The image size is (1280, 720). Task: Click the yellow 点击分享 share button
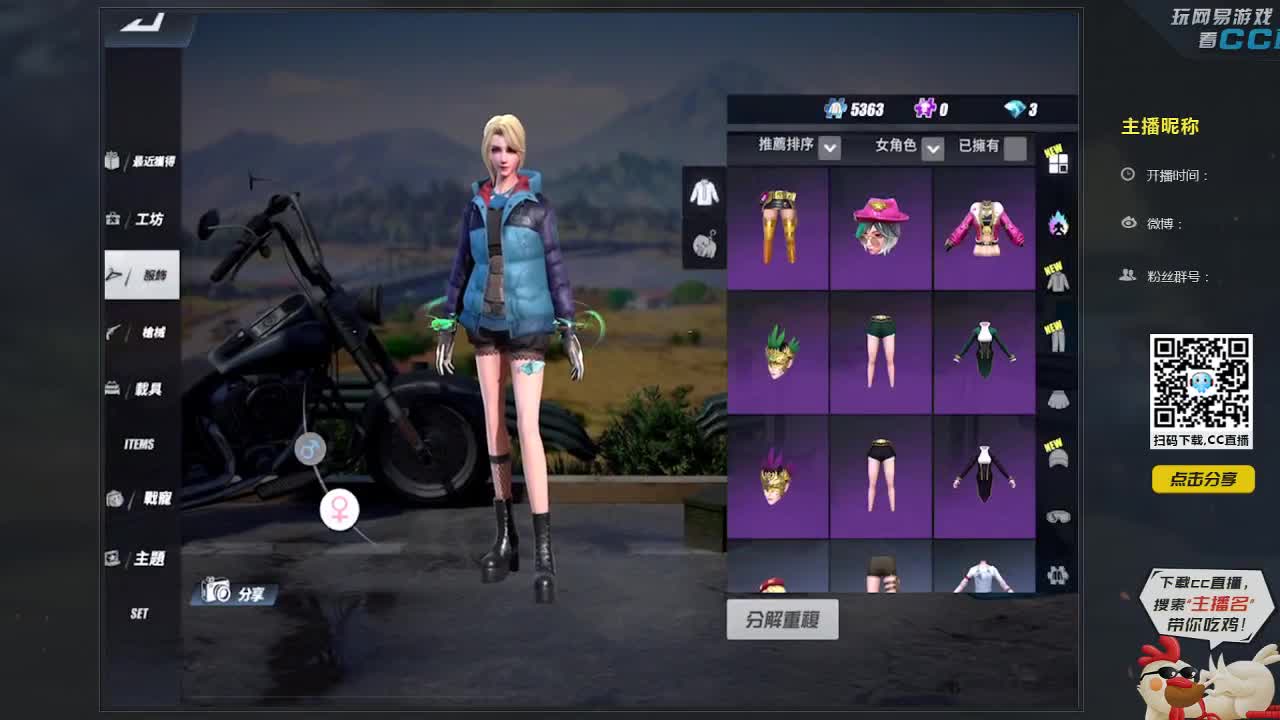1203,480
